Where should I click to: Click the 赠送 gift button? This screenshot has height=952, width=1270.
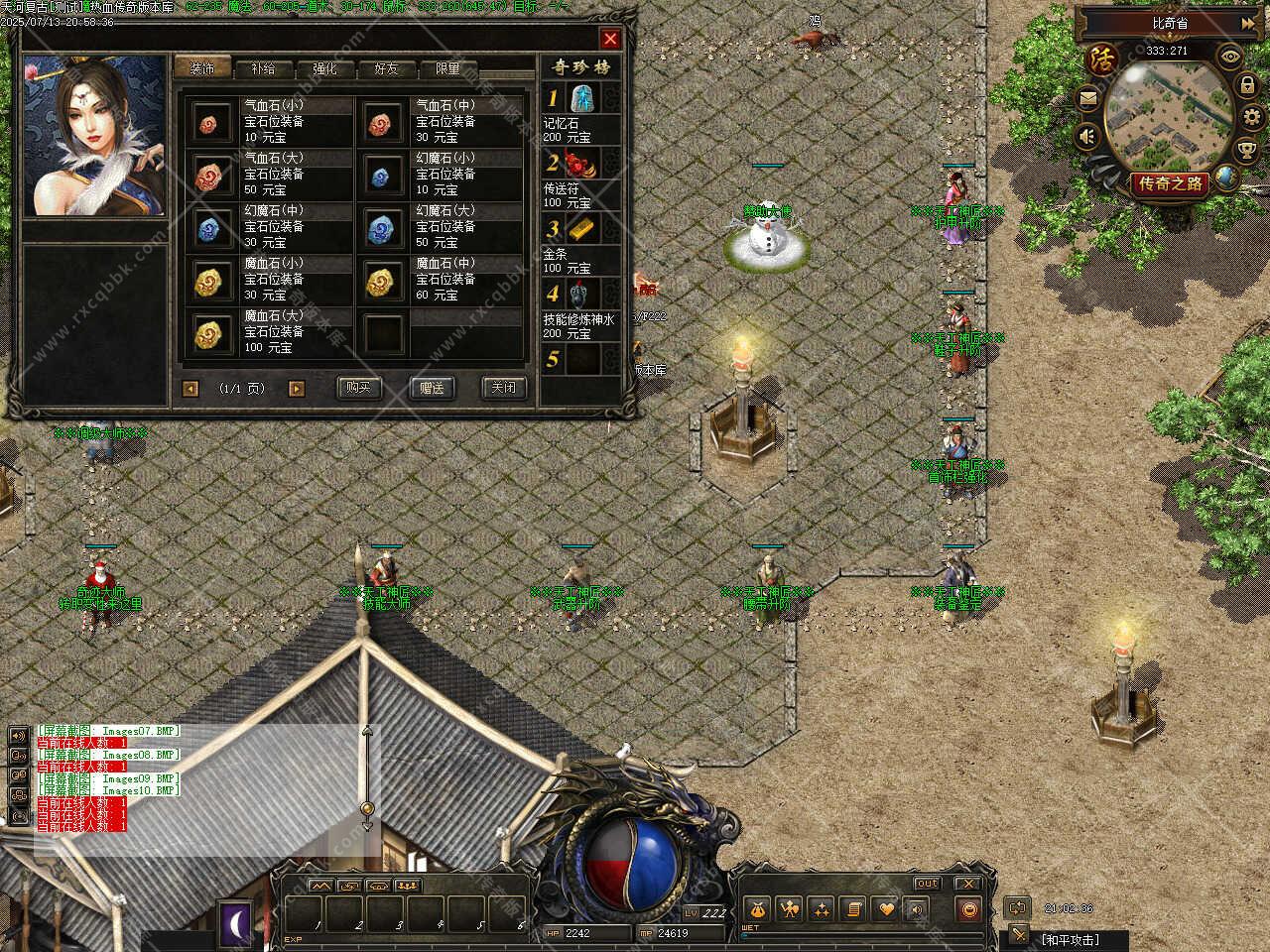[x=432, y=388]
